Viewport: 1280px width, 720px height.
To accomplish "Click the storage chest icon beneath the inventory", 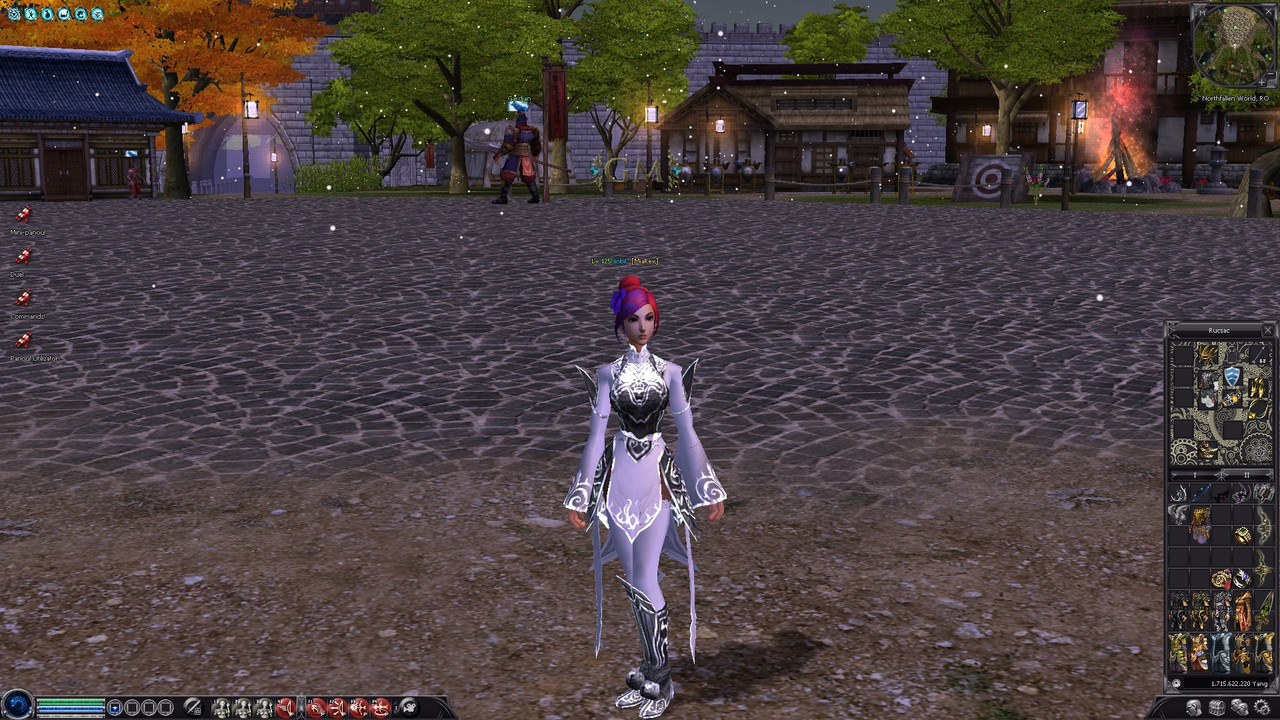I will coord(1216,706).
